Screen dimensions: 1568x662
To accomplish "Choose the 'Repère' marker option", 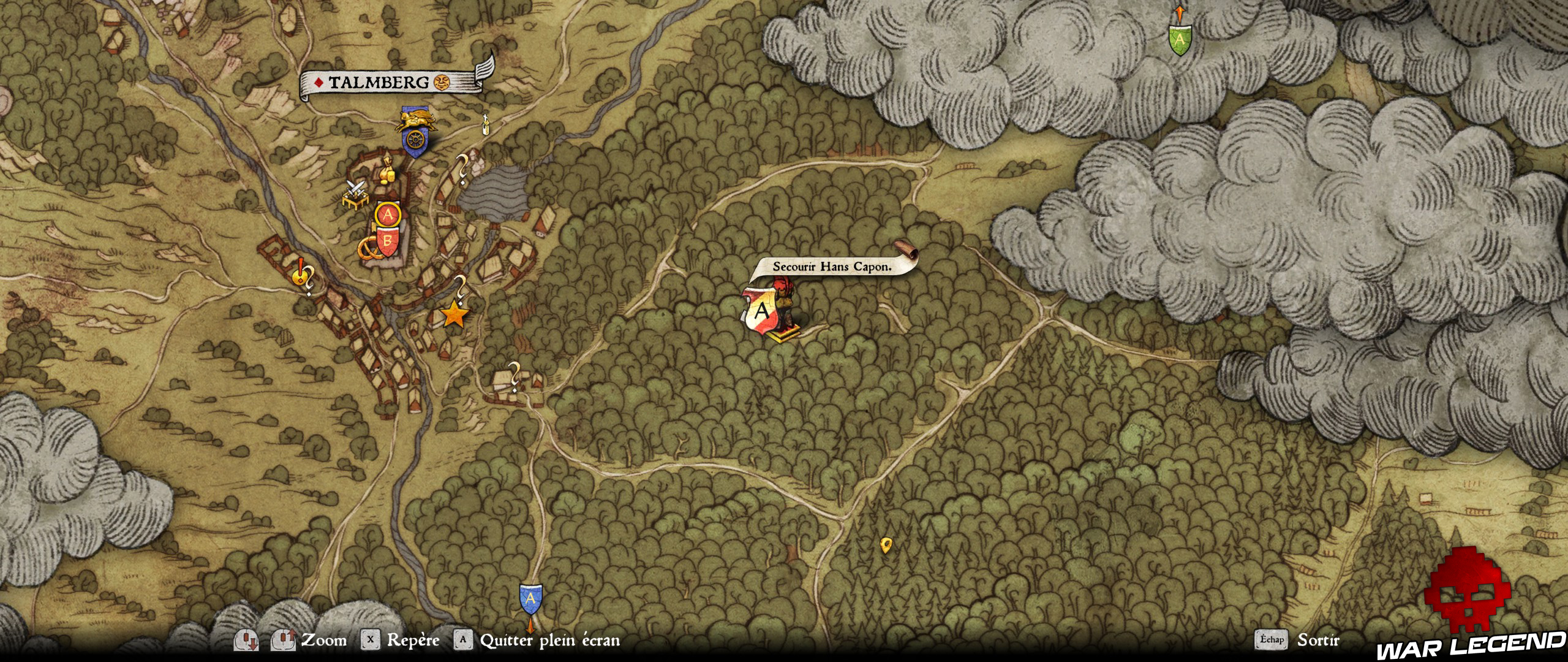I will tap(413, 641).
